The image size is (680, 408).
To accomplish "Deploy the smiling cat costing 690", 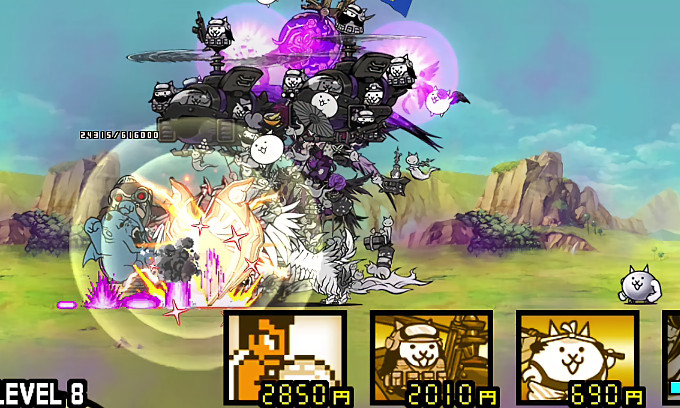I will tap(577, 357).
